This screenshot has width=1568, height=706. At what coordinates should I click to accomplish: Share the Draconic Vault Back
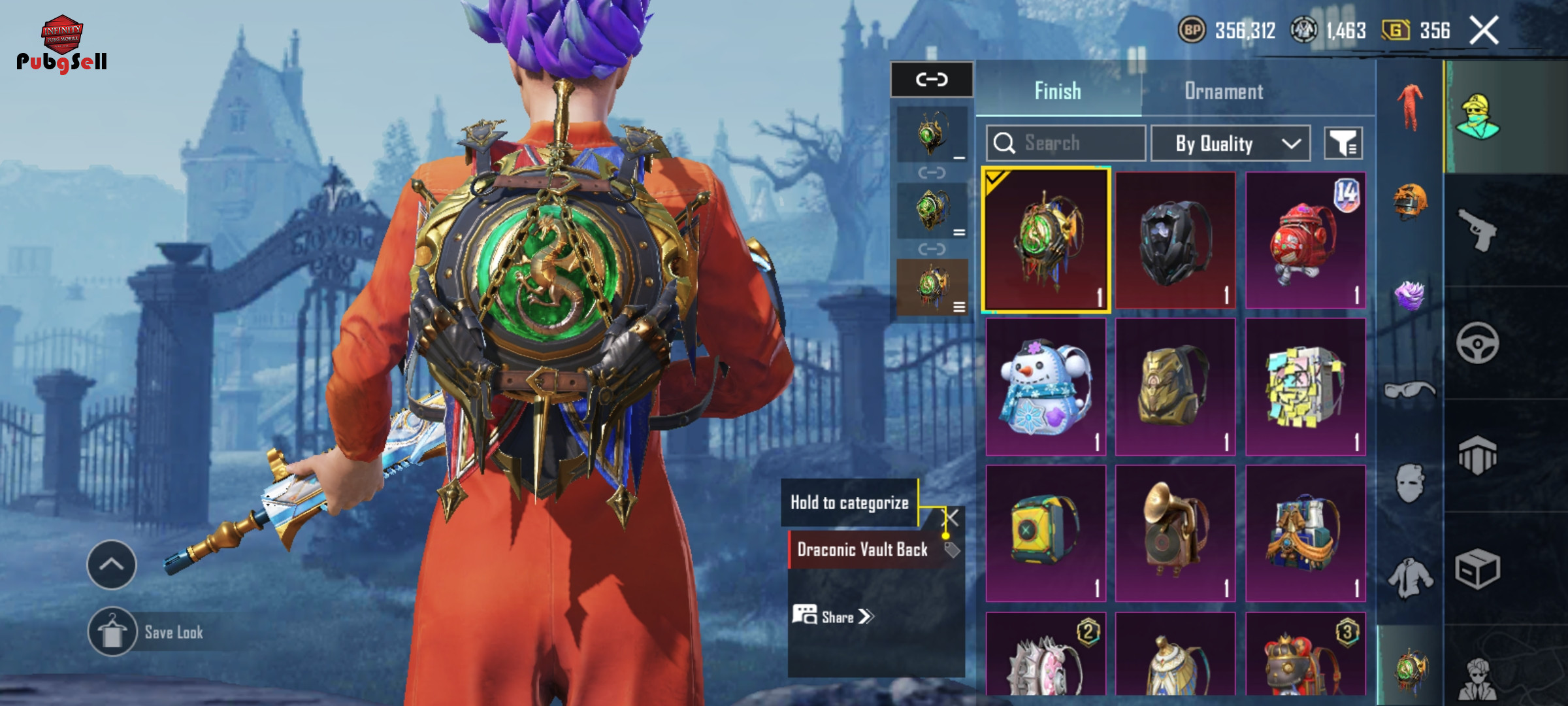(x=833, y=616)
